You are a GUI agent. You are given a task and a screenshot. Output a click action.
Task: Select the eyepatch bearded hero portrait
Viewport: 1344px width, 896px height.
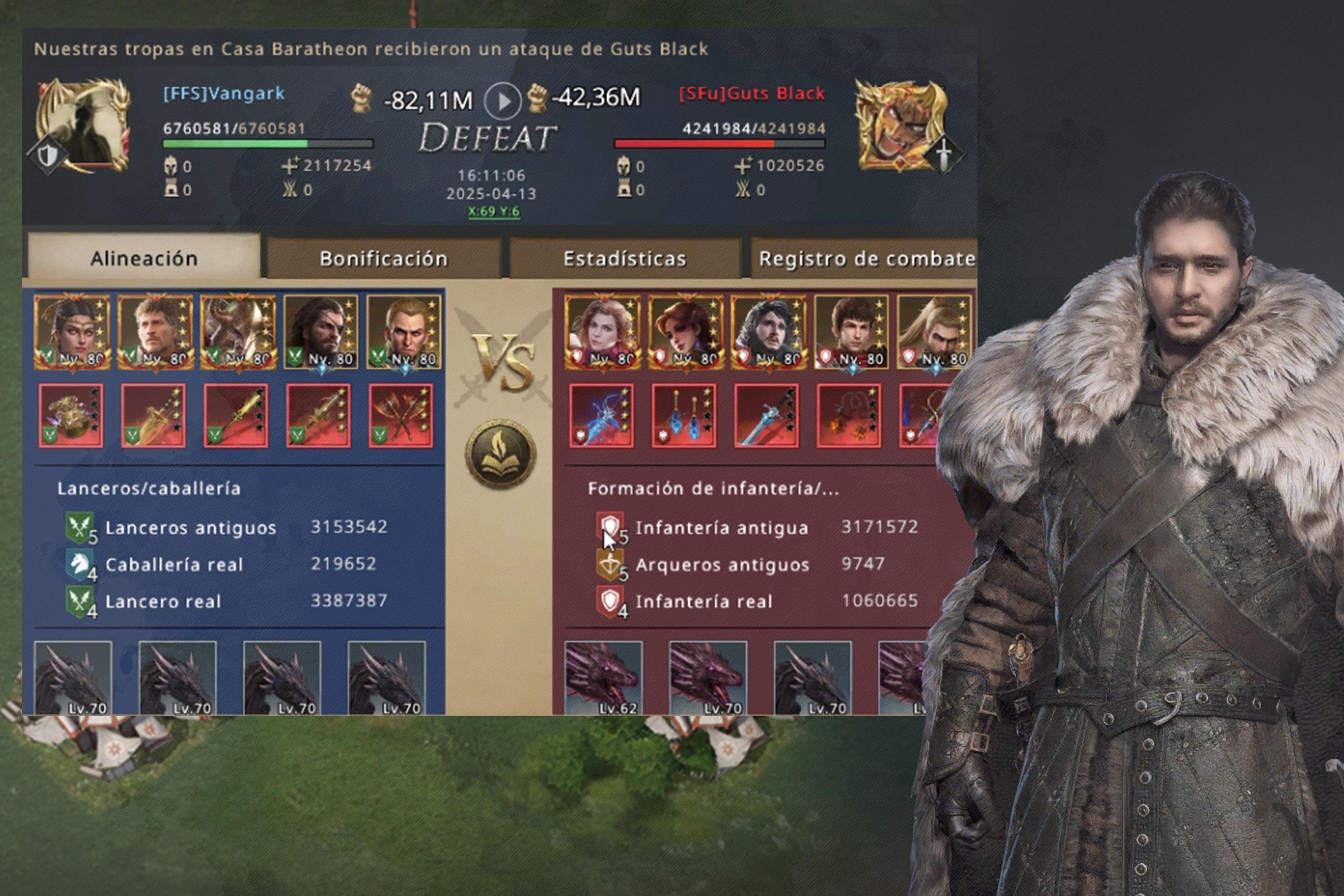tap(321, 332)
